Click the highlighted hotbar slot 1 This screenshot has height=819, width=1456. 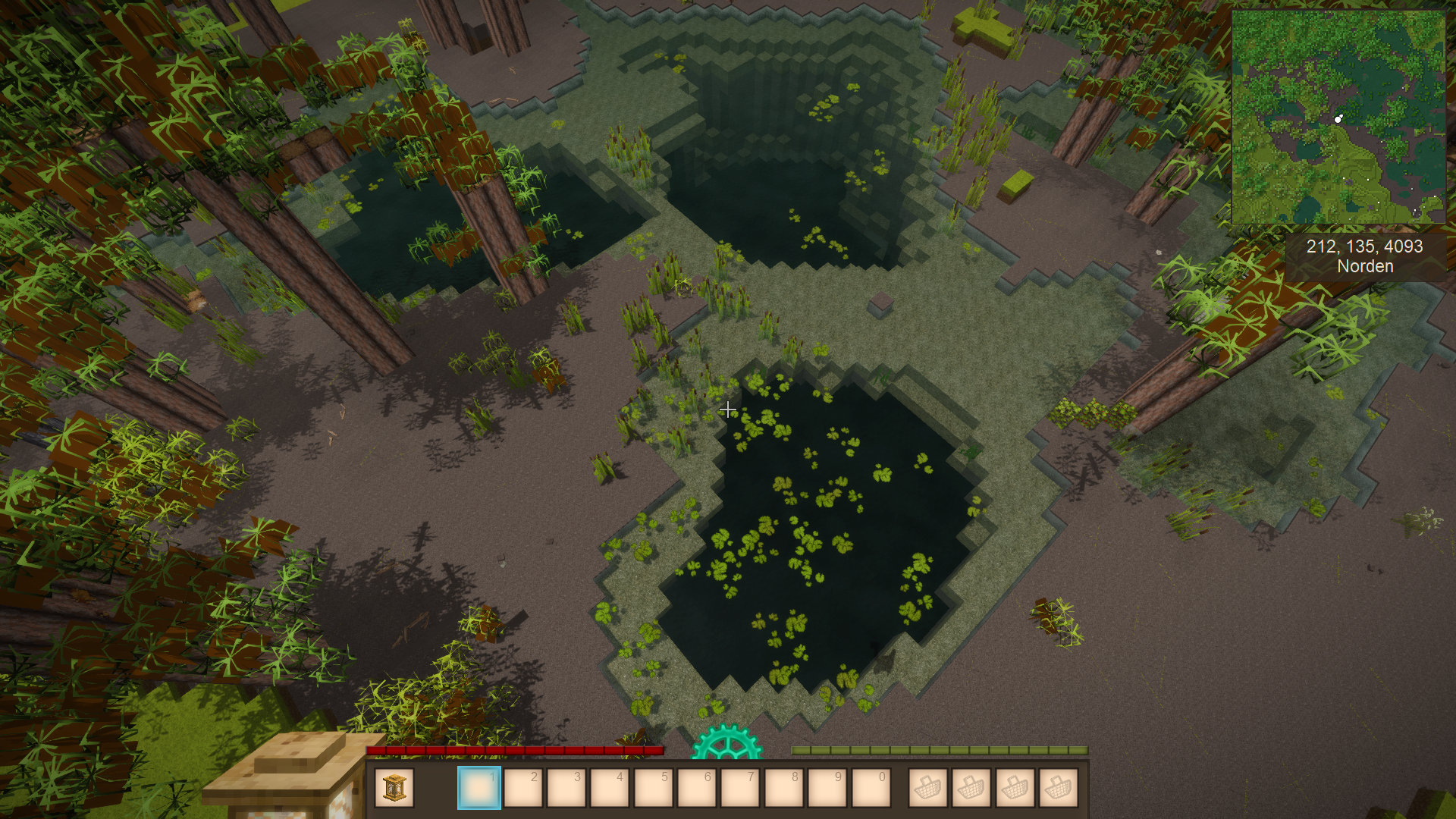coord(479,788)
